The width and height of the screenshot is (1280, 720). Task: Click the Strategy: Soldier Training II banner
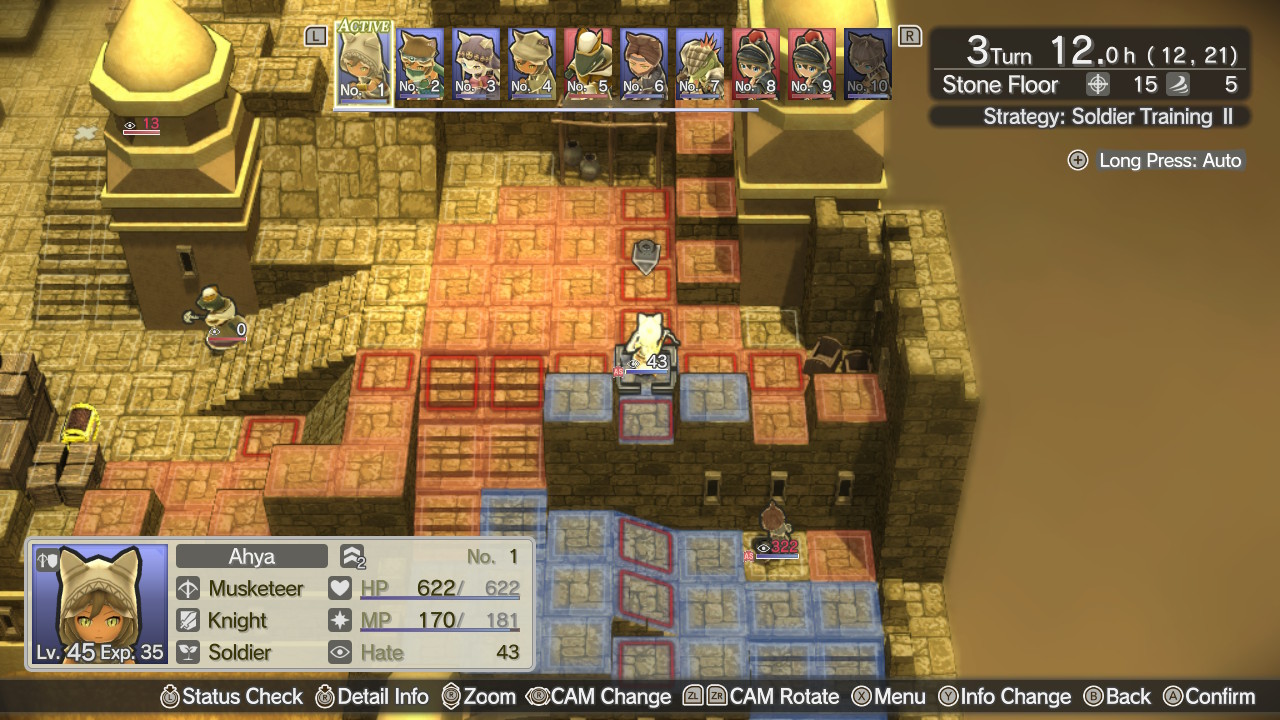click(1090, 117)
